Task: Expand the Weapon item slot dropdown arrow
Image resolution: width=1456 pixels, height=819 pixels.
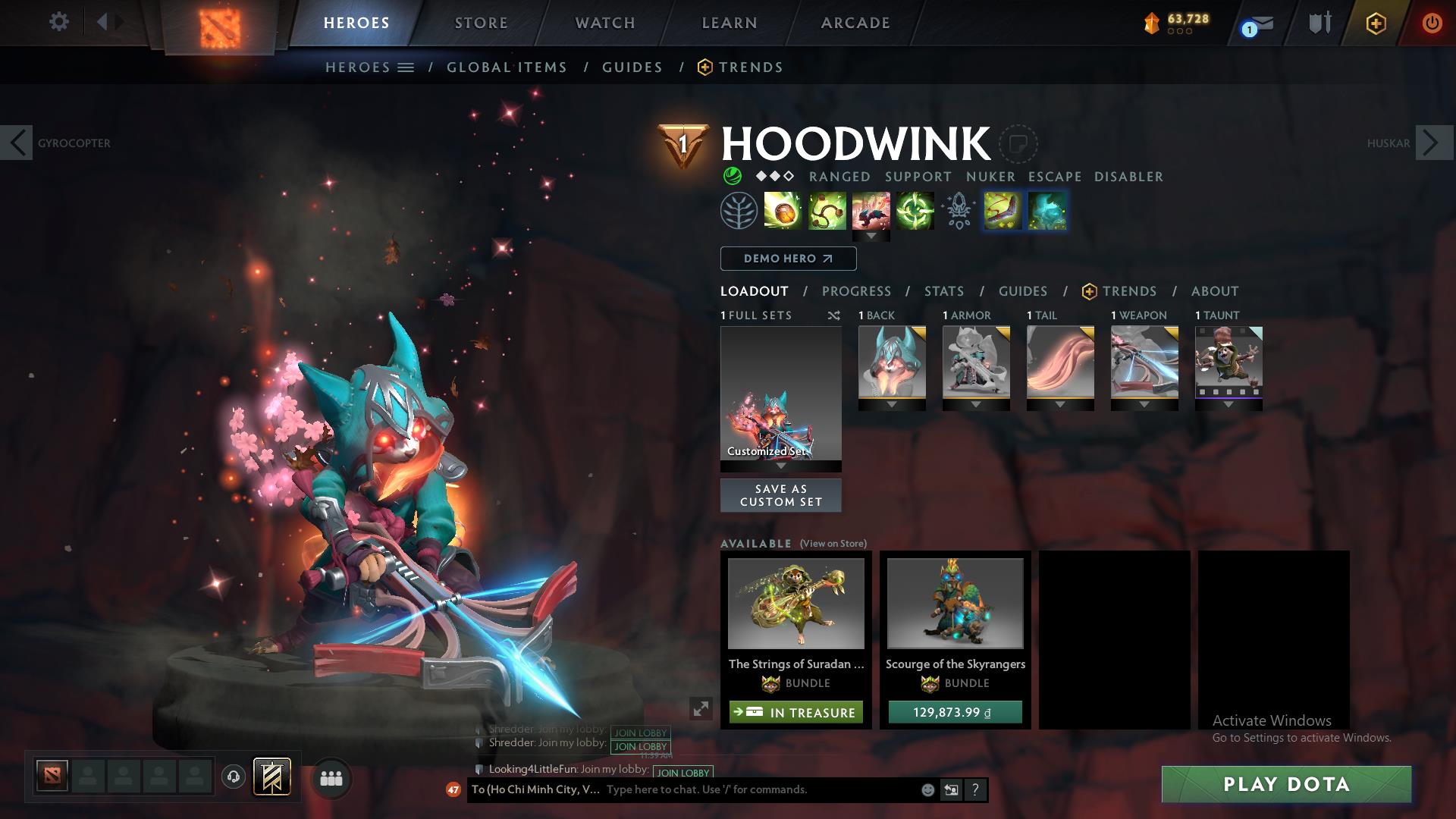Action: 1144,404
